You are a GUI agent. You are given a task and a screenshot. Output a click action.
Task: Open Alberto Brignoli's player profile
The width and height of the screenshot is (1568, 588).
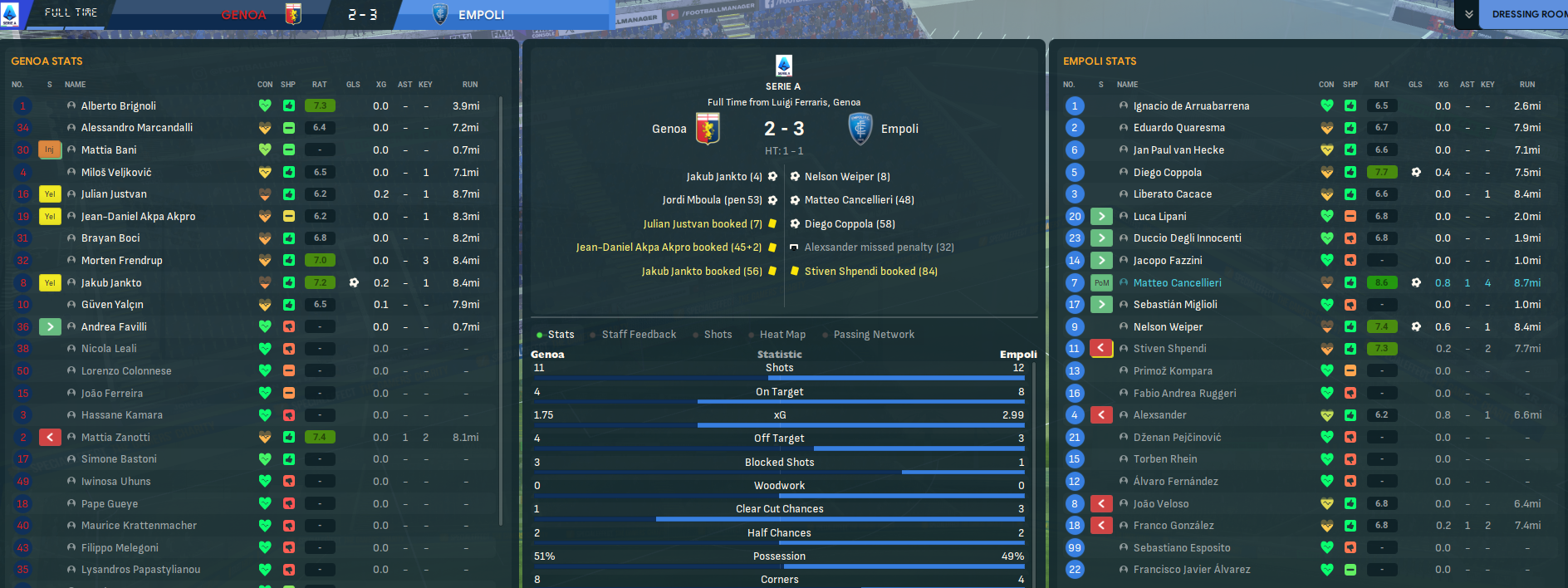[x=118, y=106]
